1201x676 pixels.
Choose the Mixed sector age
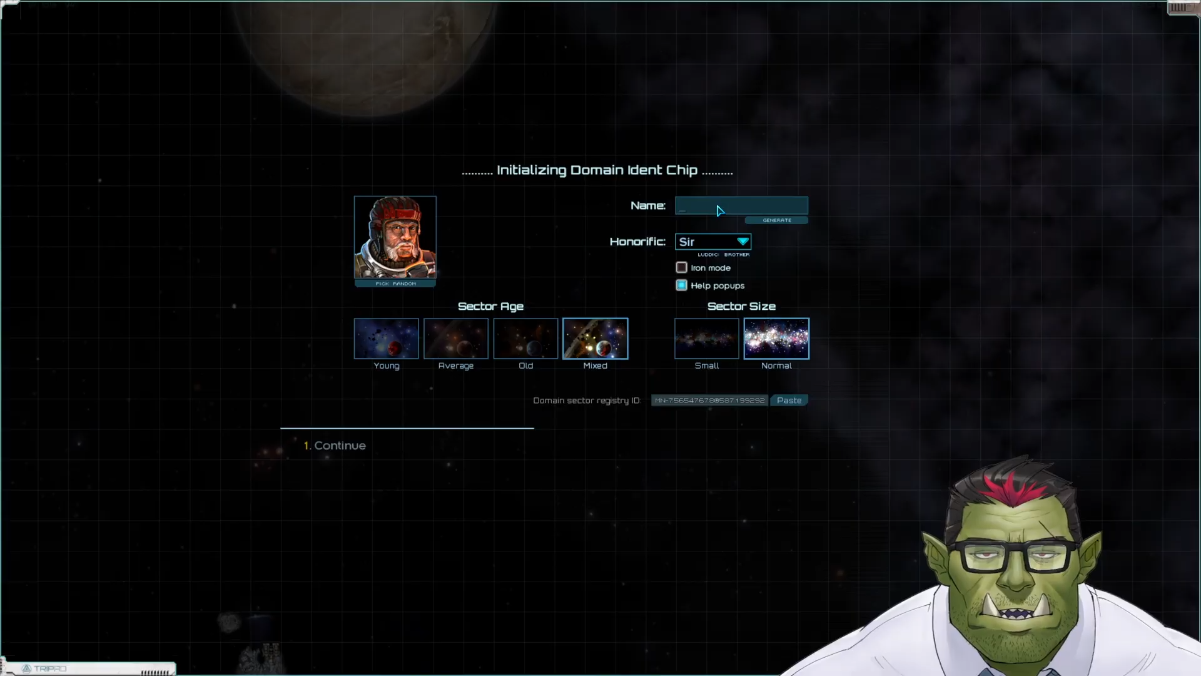pos(595,339)
